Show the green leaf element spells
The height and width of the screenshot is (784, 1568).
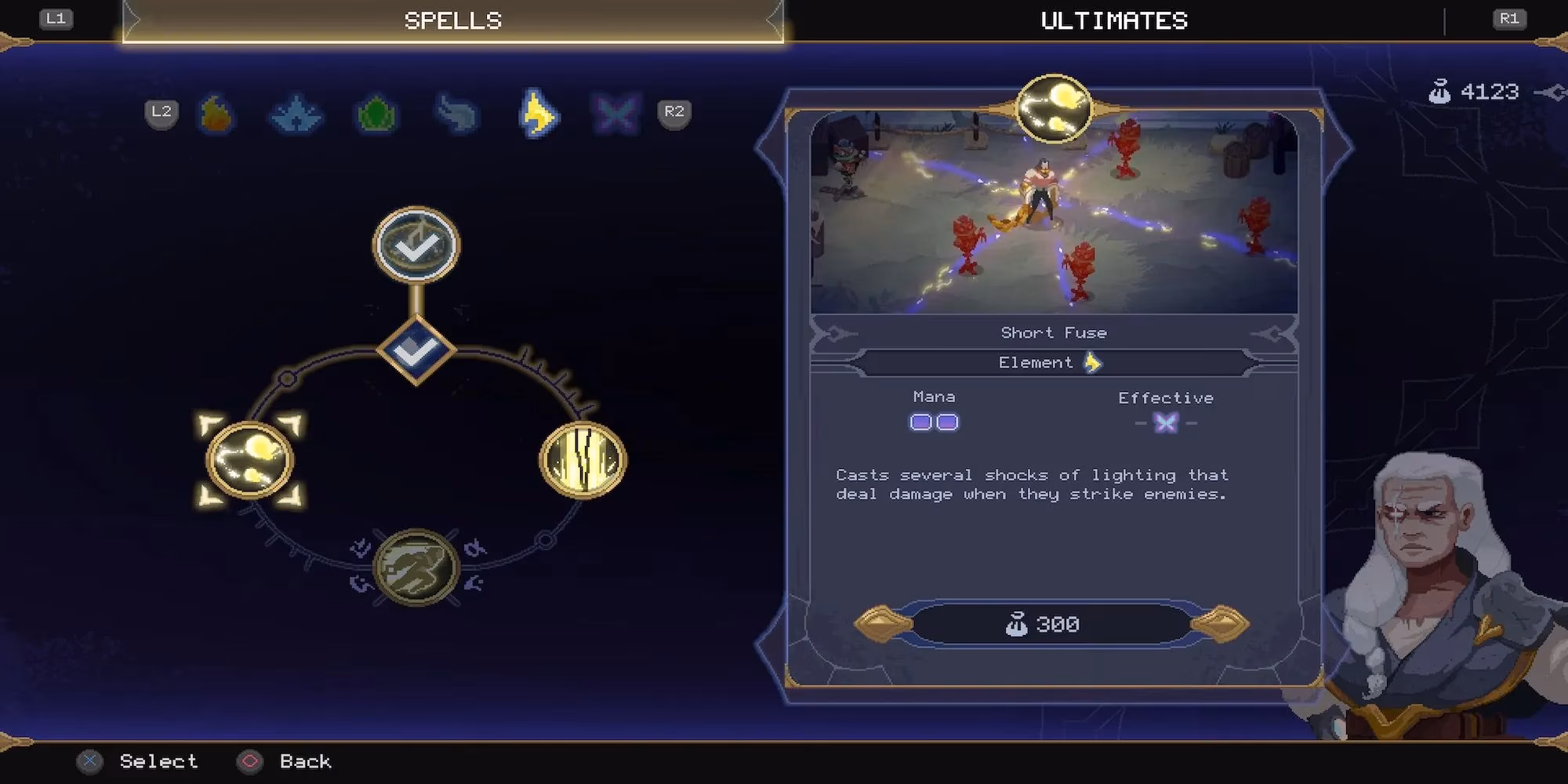point(376,114)
